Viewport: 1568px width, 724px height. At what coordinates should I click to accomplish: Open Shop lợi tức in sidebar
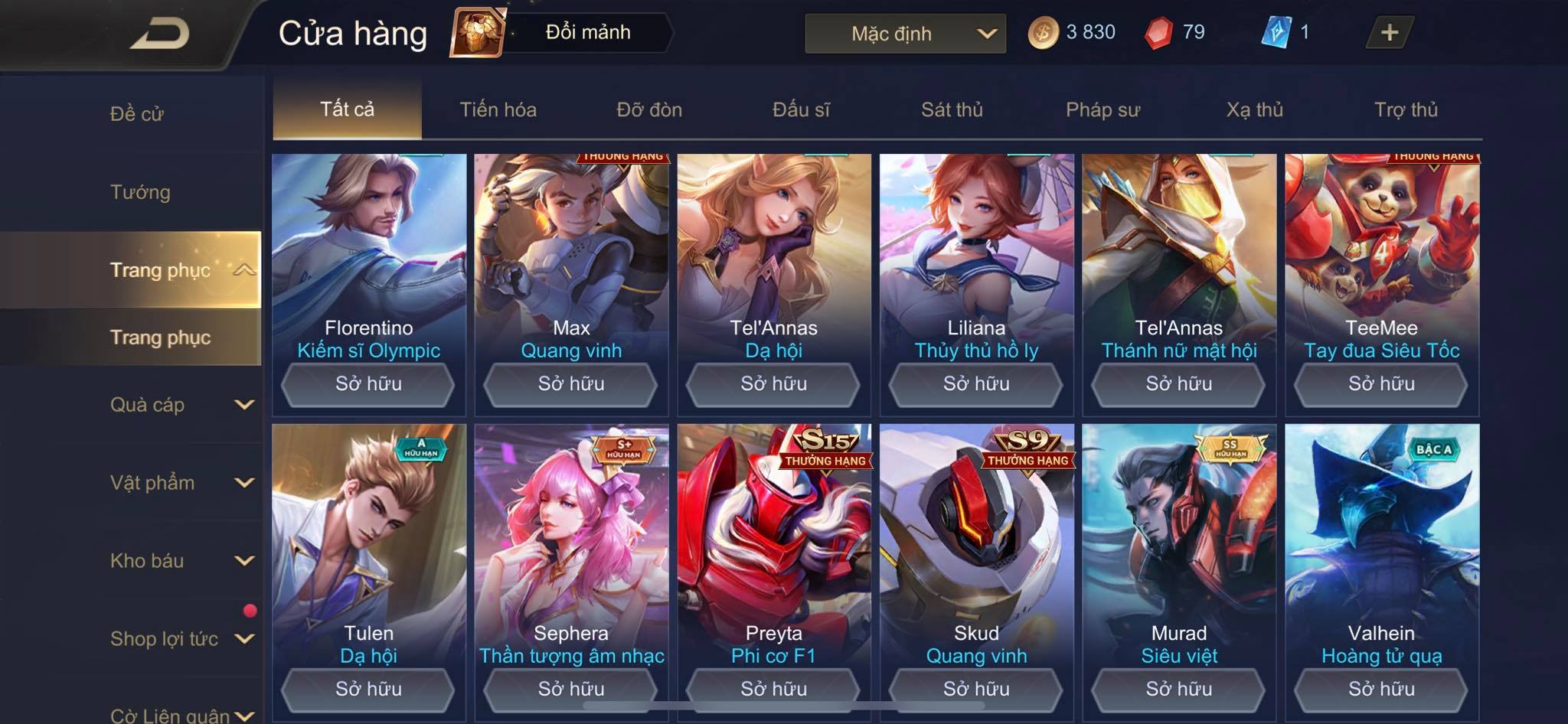coord(180,639)
